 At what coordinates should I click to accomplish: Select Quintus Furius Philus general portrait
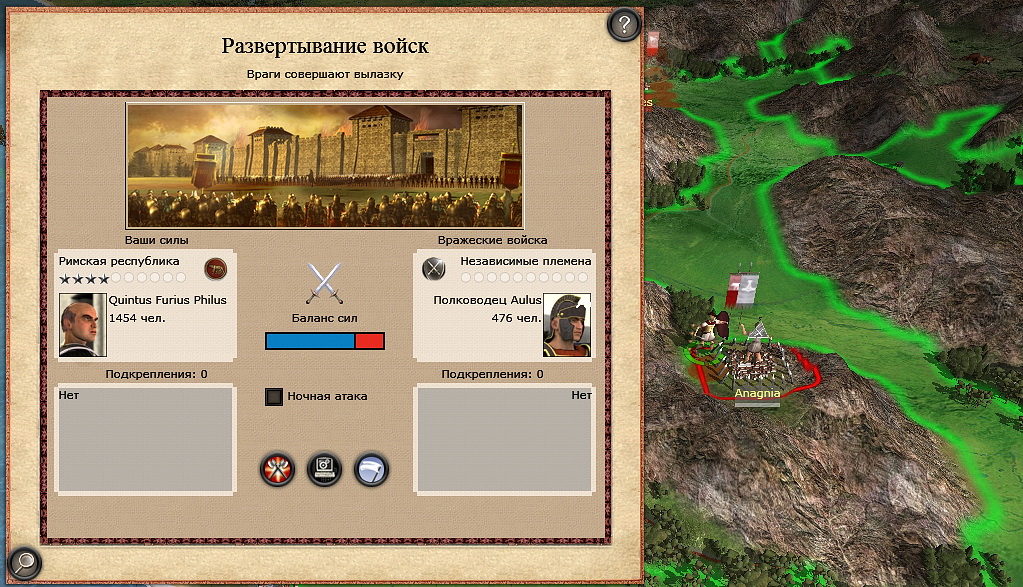pos(82,324)
